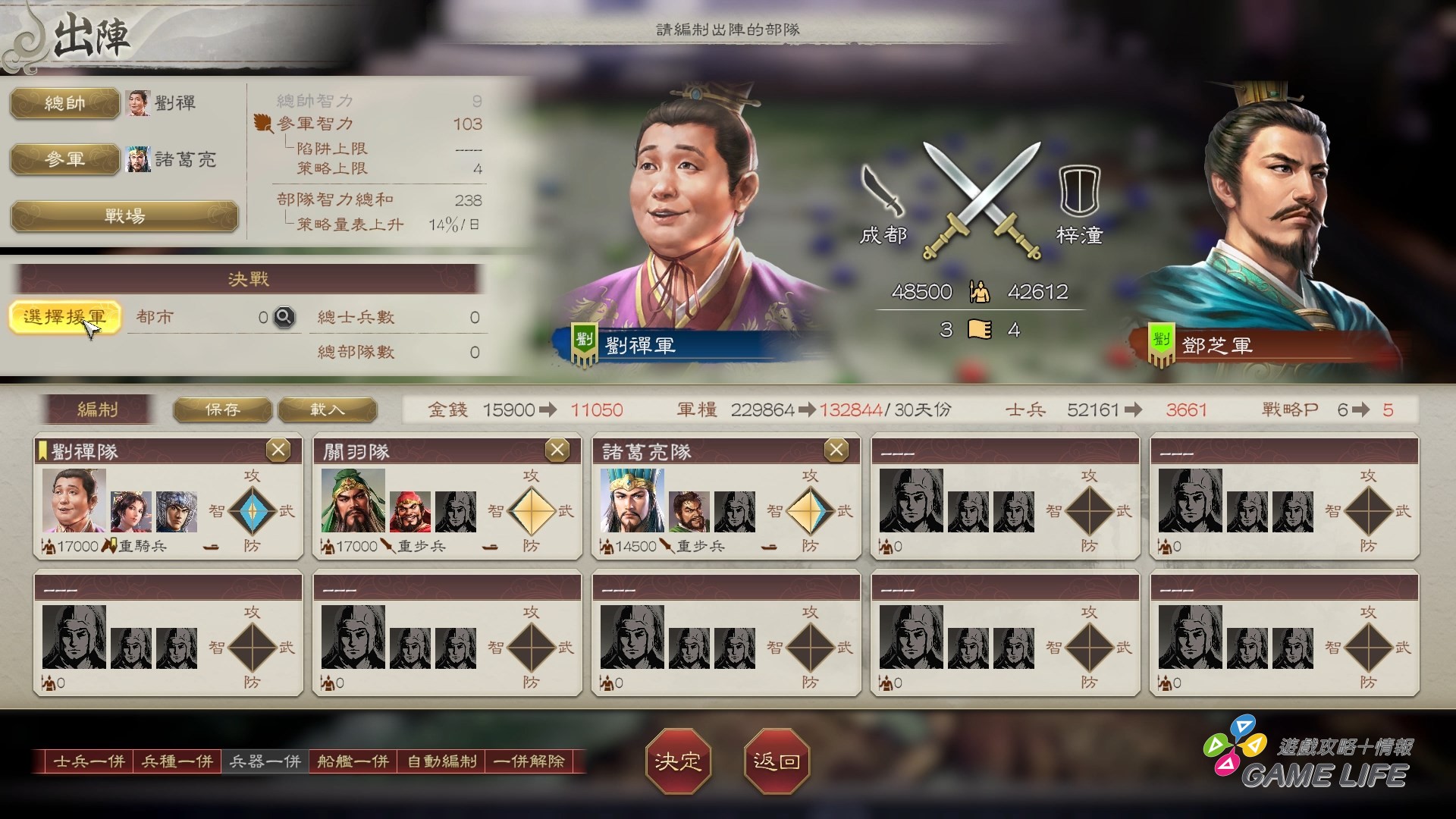This screenshot has height=819, width=1456.
Task: Click 選擇援軍 to choose reinforcements
Action: tap(66, 316)
